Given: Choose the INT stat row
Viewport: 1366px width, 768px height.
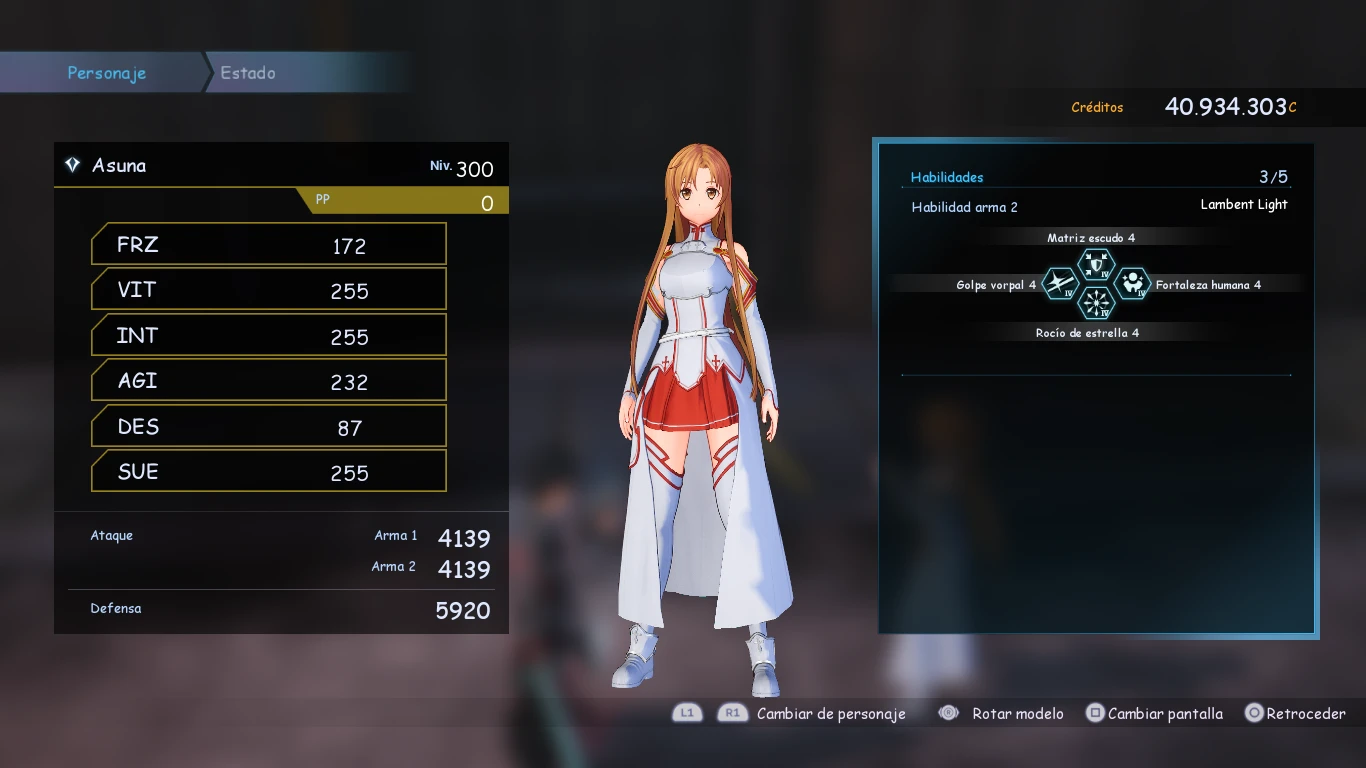Looking at the screenshot, I should (x=268, y=336).
